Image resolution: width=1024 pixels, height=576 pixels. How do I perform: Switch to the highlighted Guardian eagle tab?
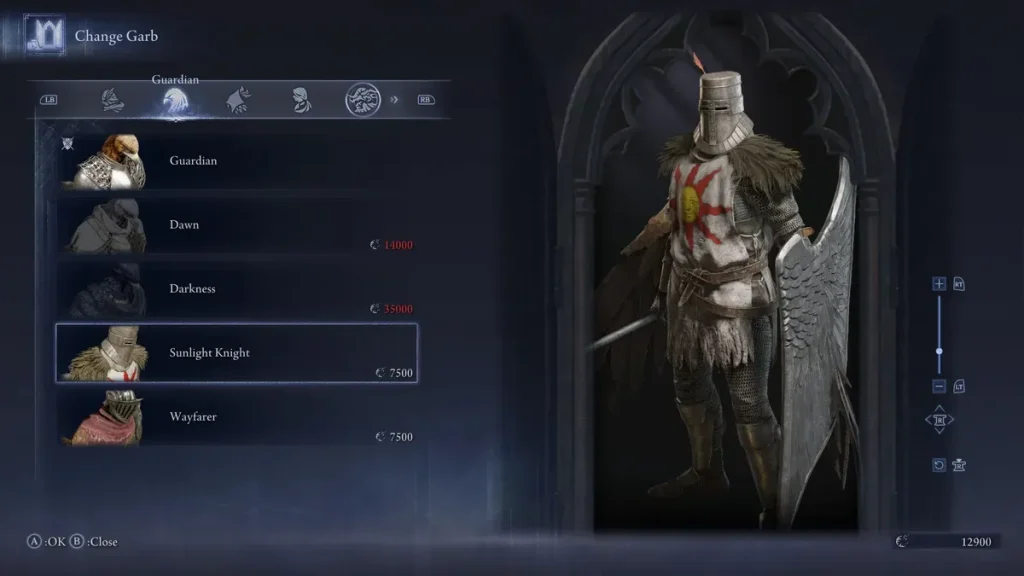tap(175, 100)
